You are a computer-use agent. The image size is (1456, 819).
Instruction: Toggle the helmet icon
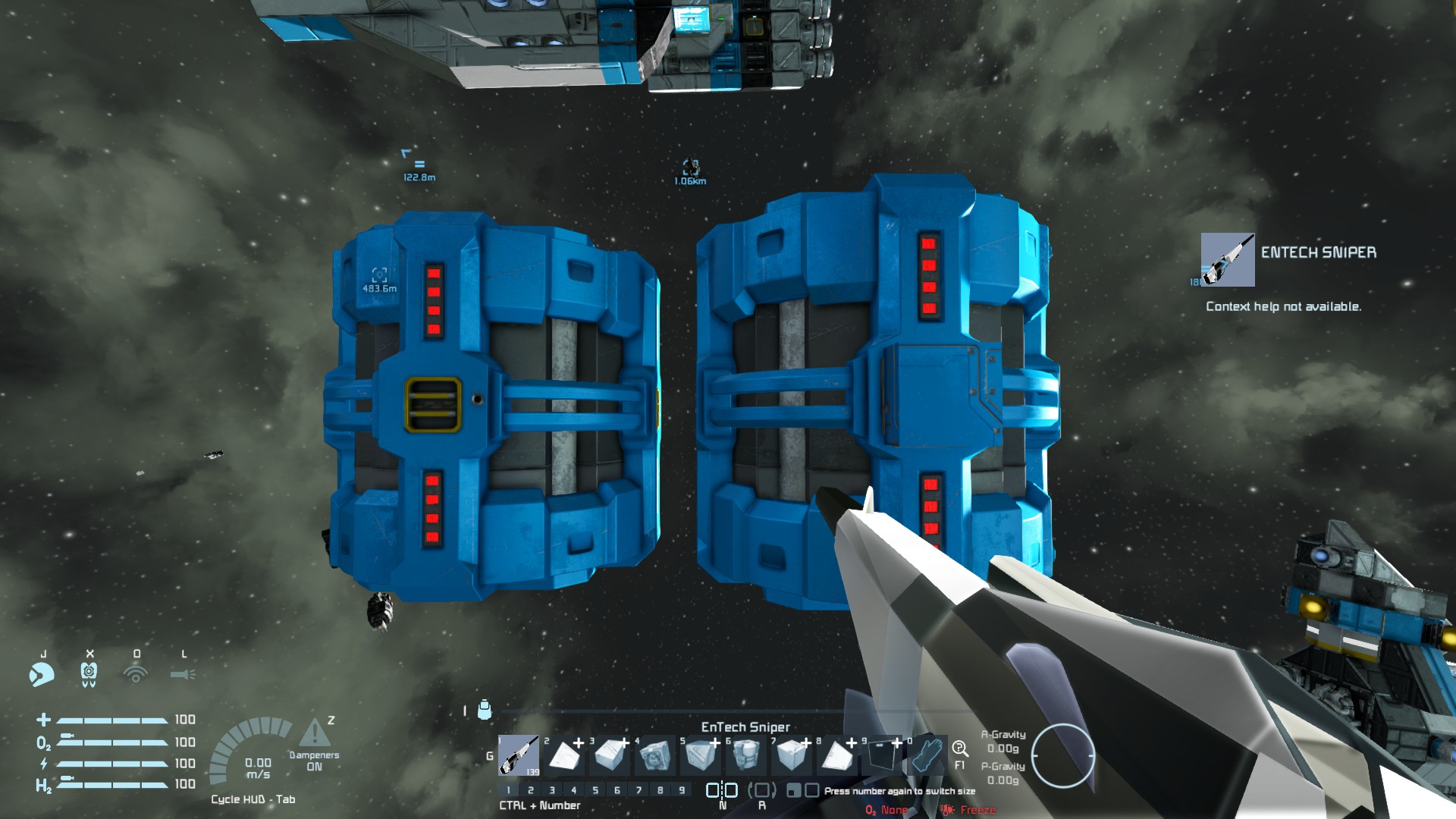(89, 673)
